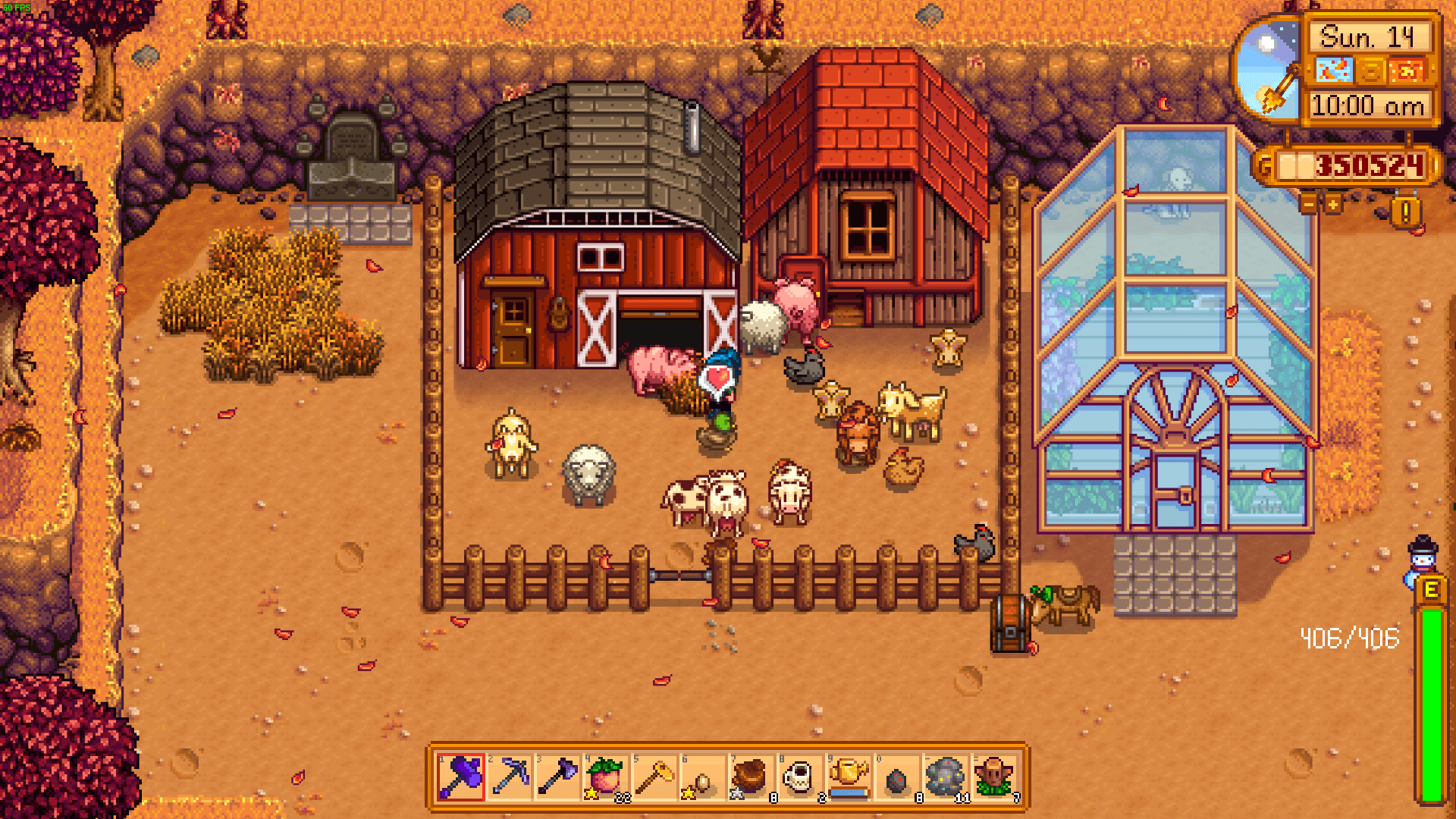Equip the golden watering can
The image size is (1456, 819).
[849, 777]
